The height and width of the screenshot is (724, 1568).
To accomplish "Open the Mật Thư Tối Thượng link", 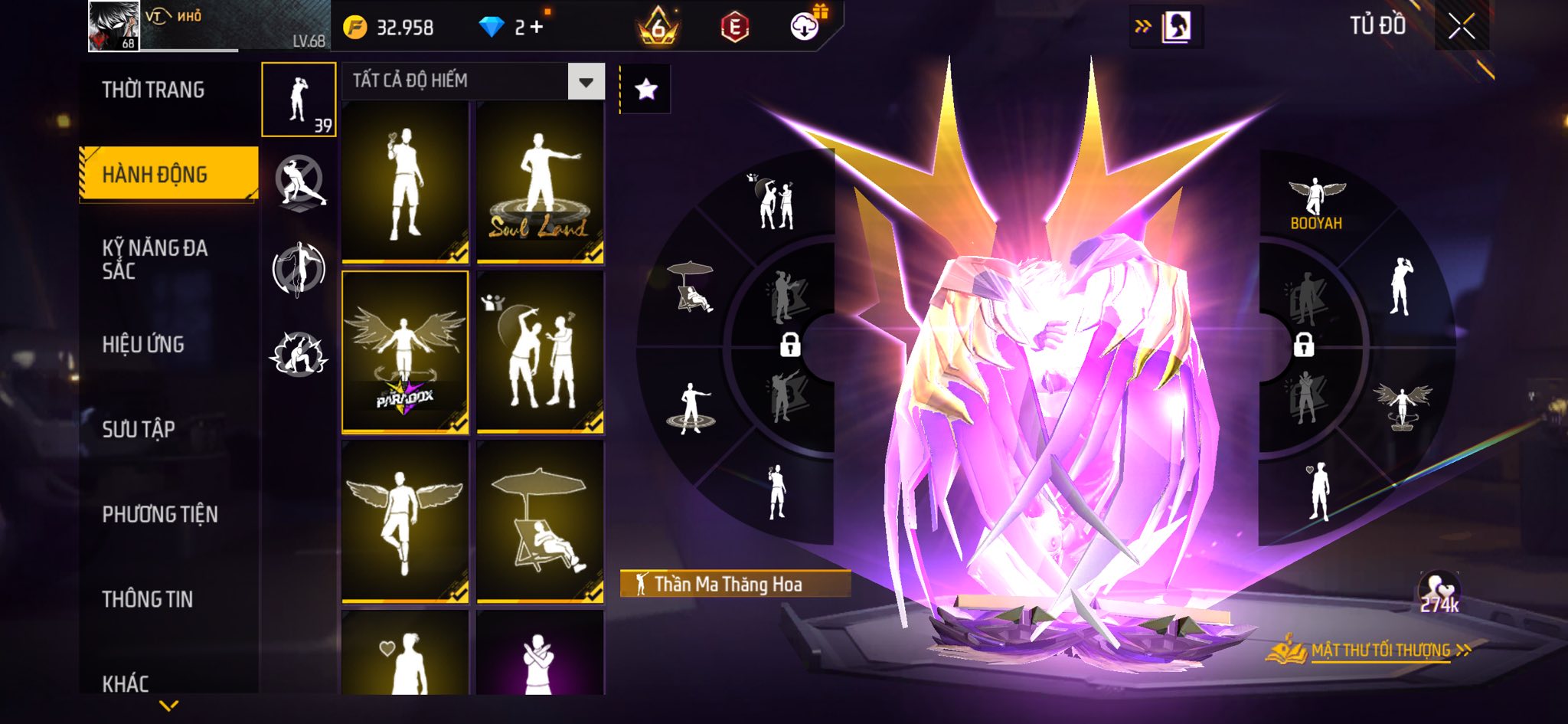I will coord(1380,651).
